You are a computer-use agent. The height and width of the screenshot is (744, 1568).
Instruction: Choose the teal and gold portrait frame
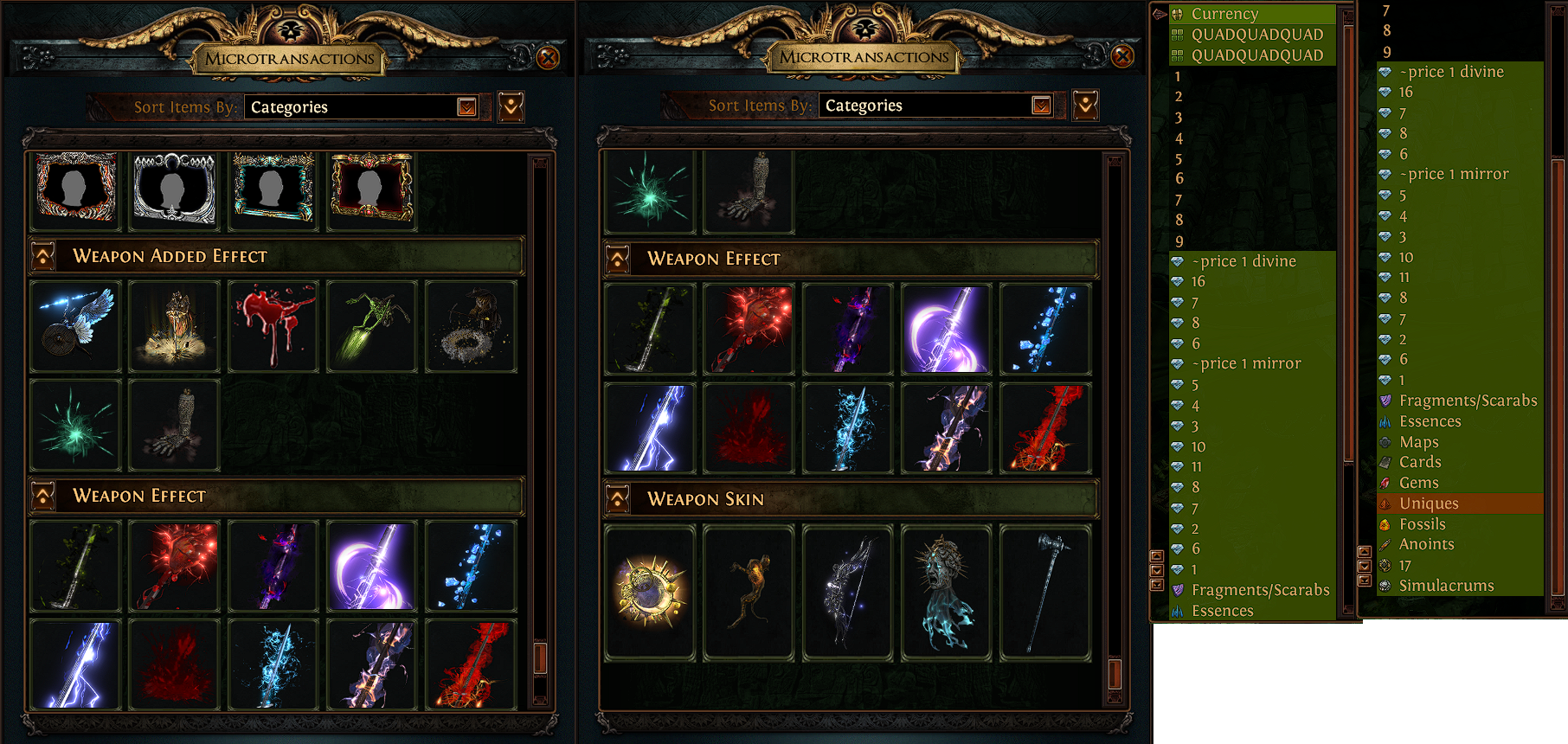[x=273, y=189]
